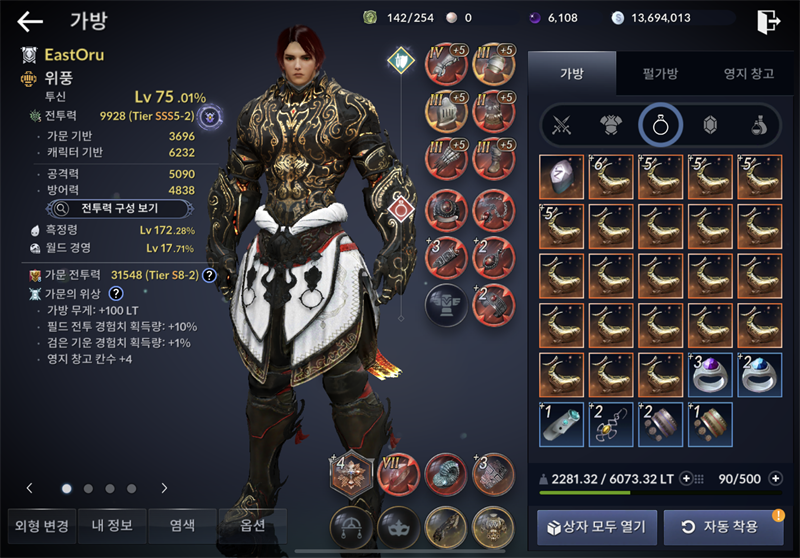Choose the armor category filter

[x=611, y=125]
